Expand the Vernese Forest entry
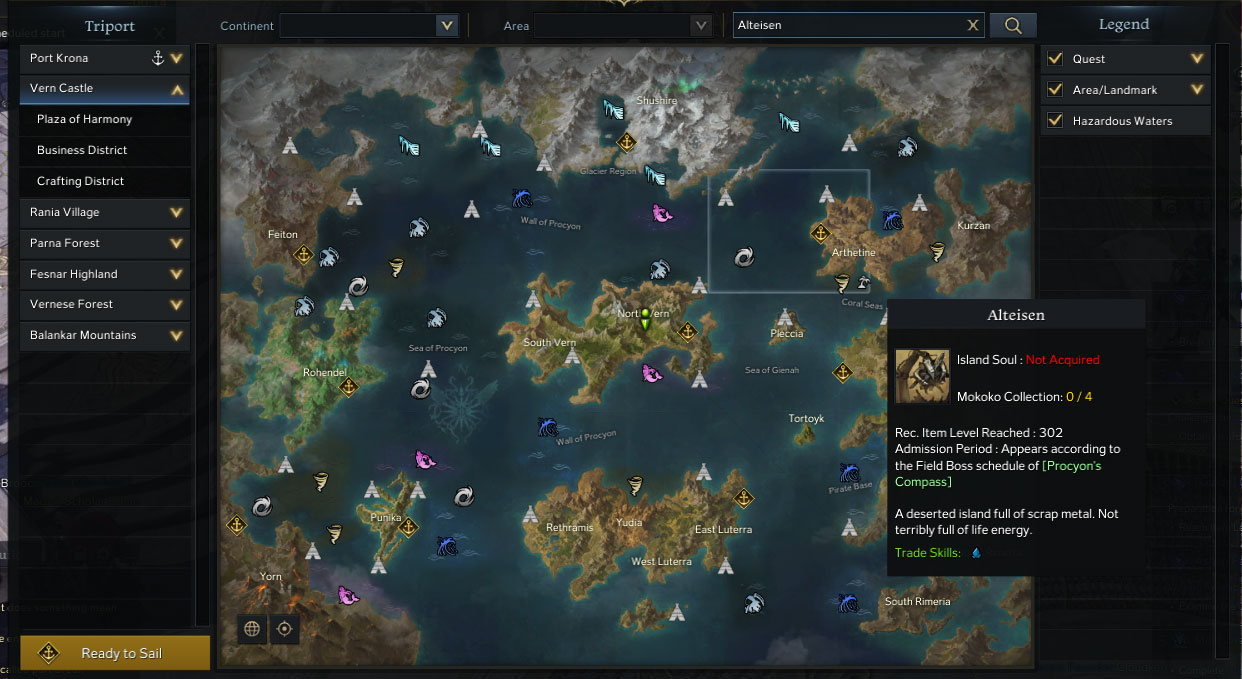 click(x=177, y=304)
